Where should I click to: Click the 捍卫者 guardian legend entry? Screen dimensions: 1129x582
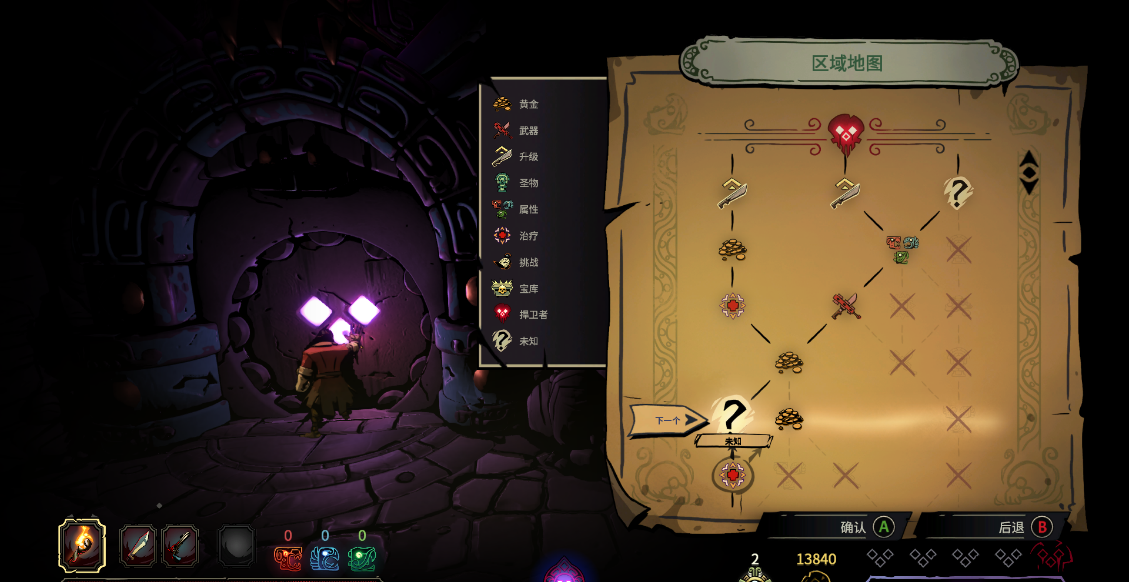520,314
